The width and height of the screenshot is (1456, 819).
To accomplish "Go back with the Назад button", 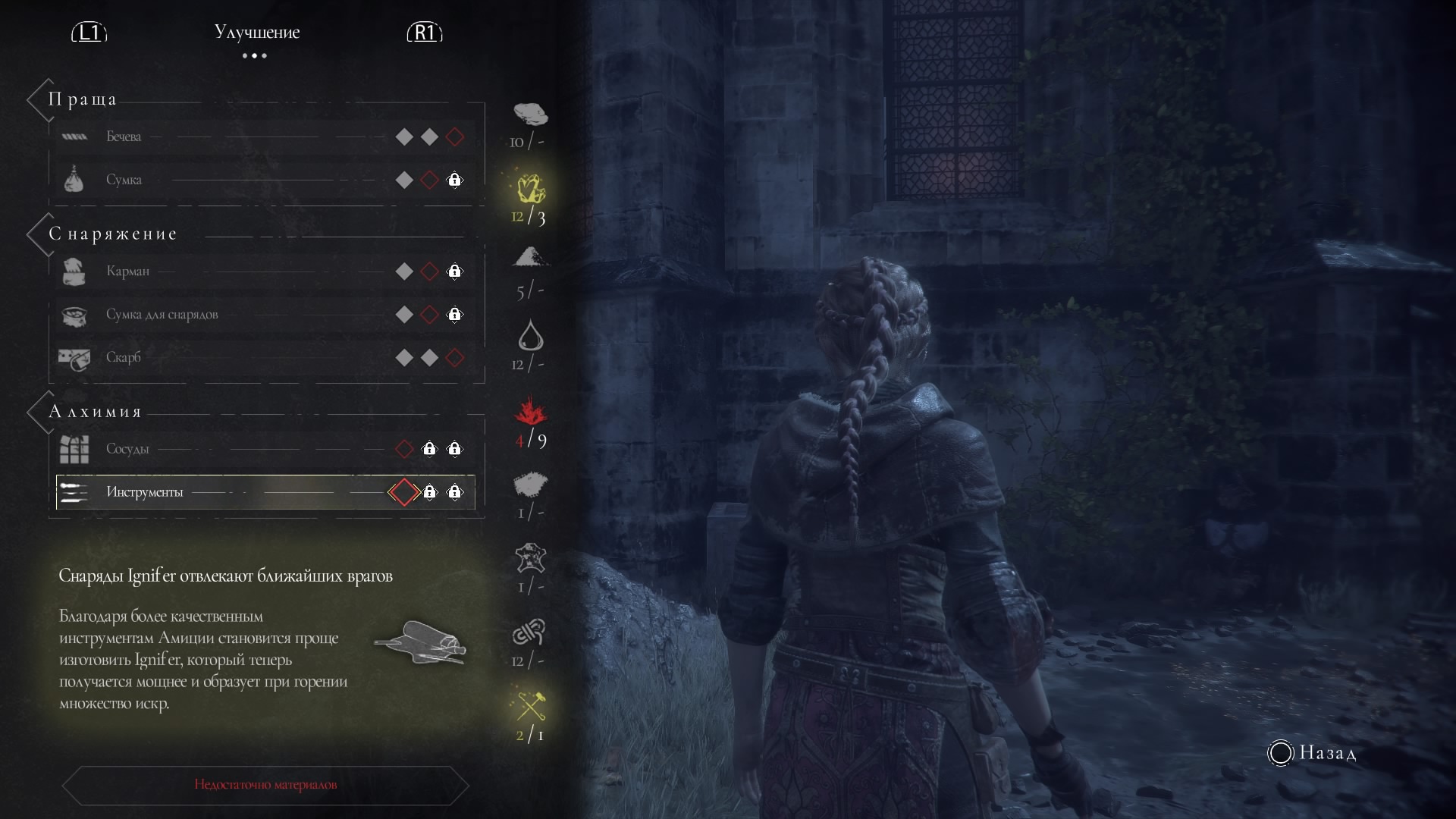I will 1312,753.
